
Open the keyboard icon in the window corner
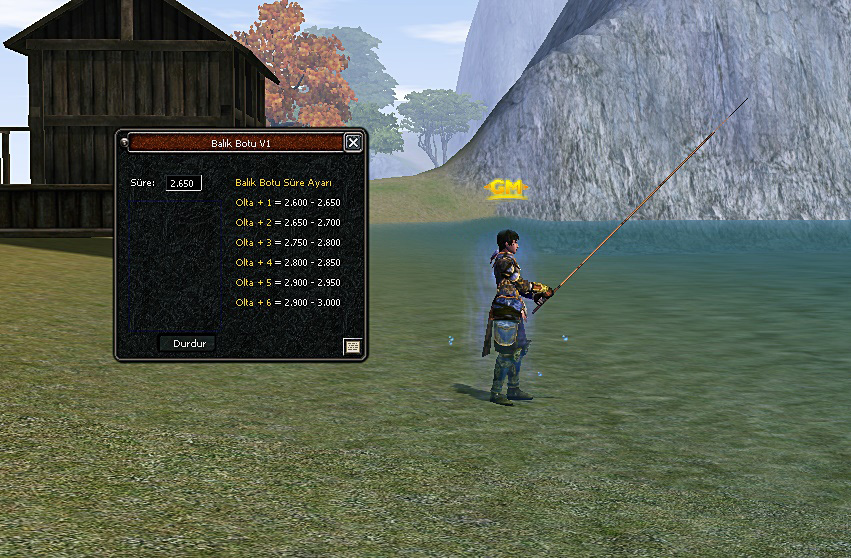pos(352,346)
